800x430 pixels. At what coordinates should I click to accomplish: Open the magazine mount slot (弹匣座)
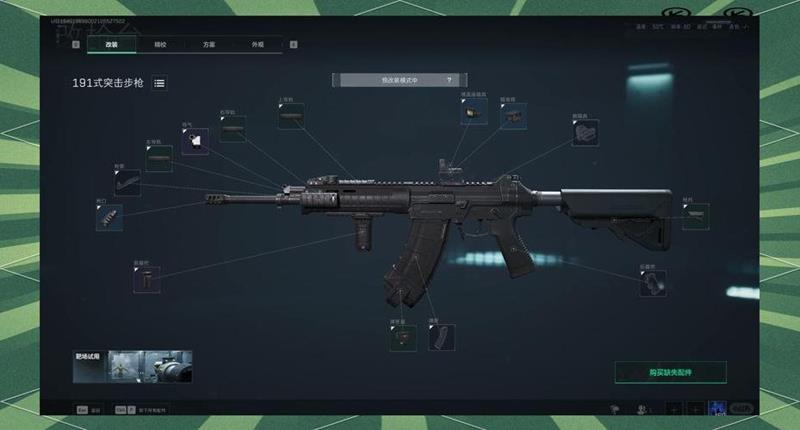(403, 337)
